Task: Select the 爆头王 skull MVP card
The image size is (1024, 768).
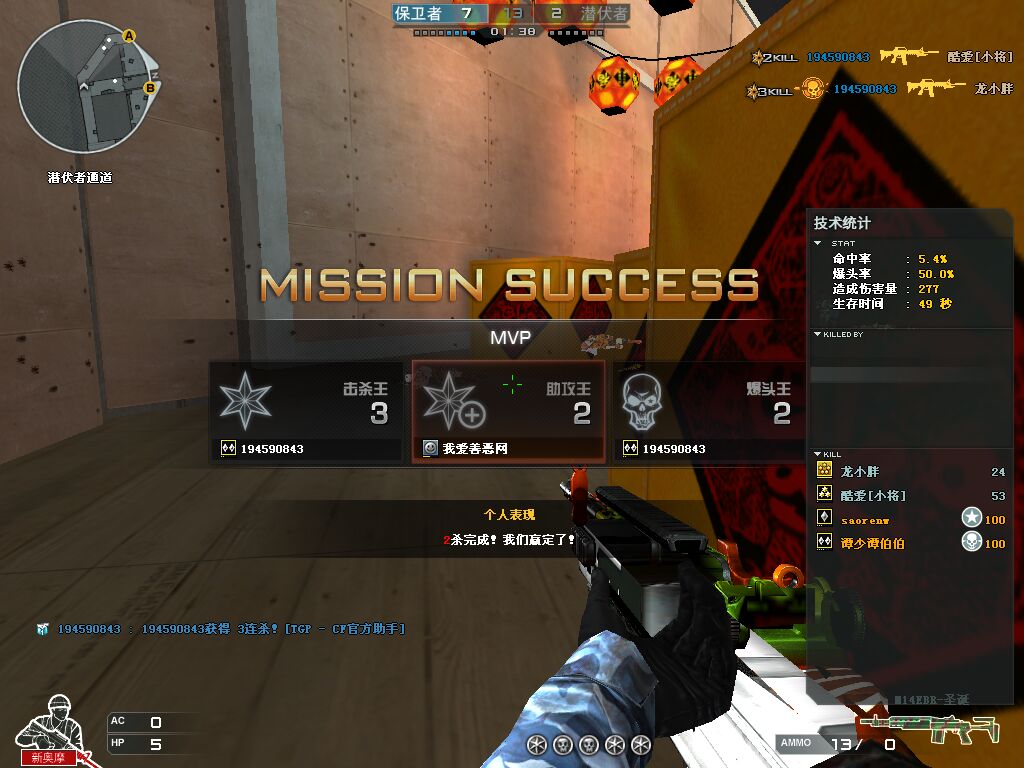Action: pos(709,412)
